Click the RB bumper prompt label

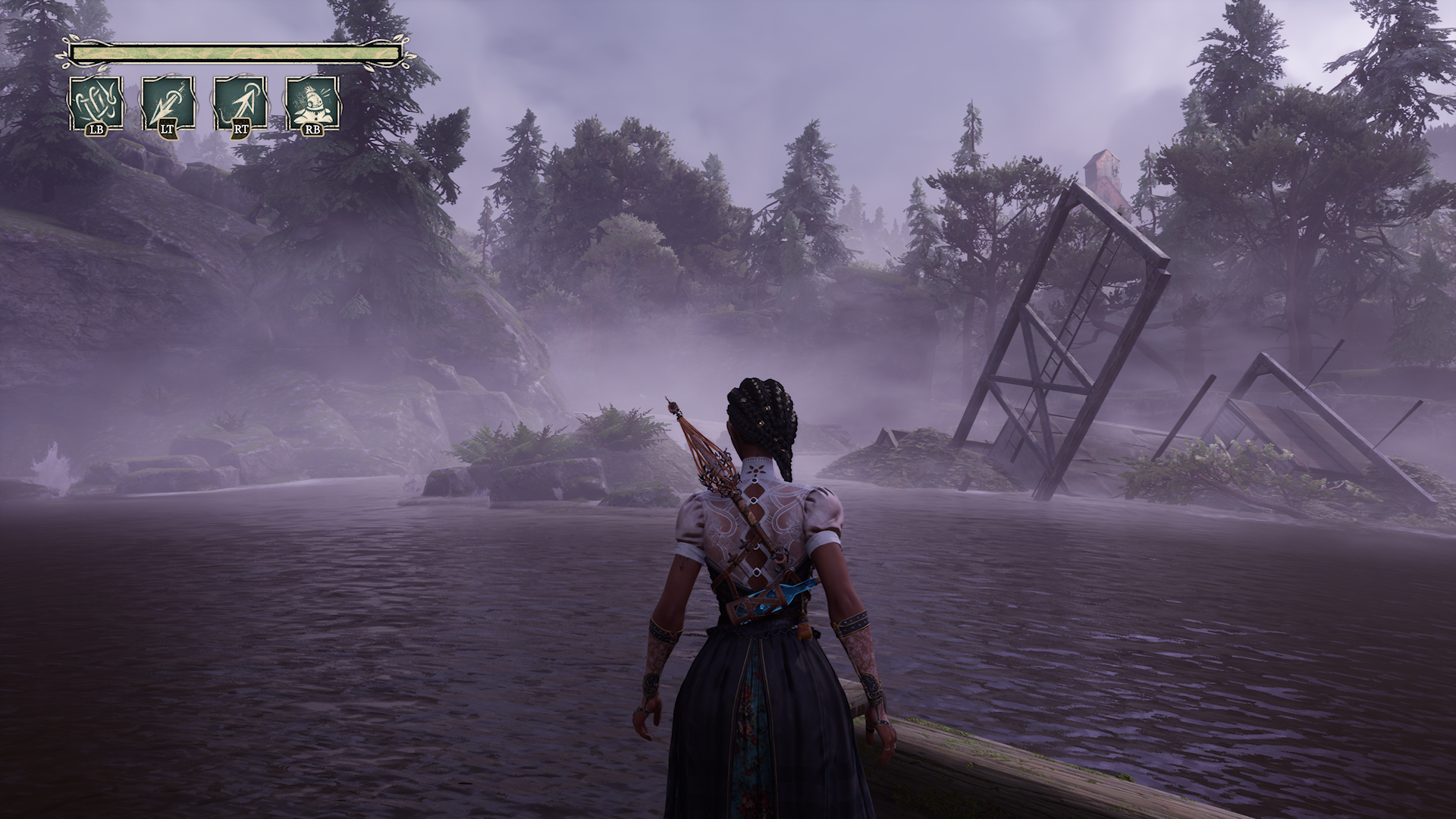[312, 130]
